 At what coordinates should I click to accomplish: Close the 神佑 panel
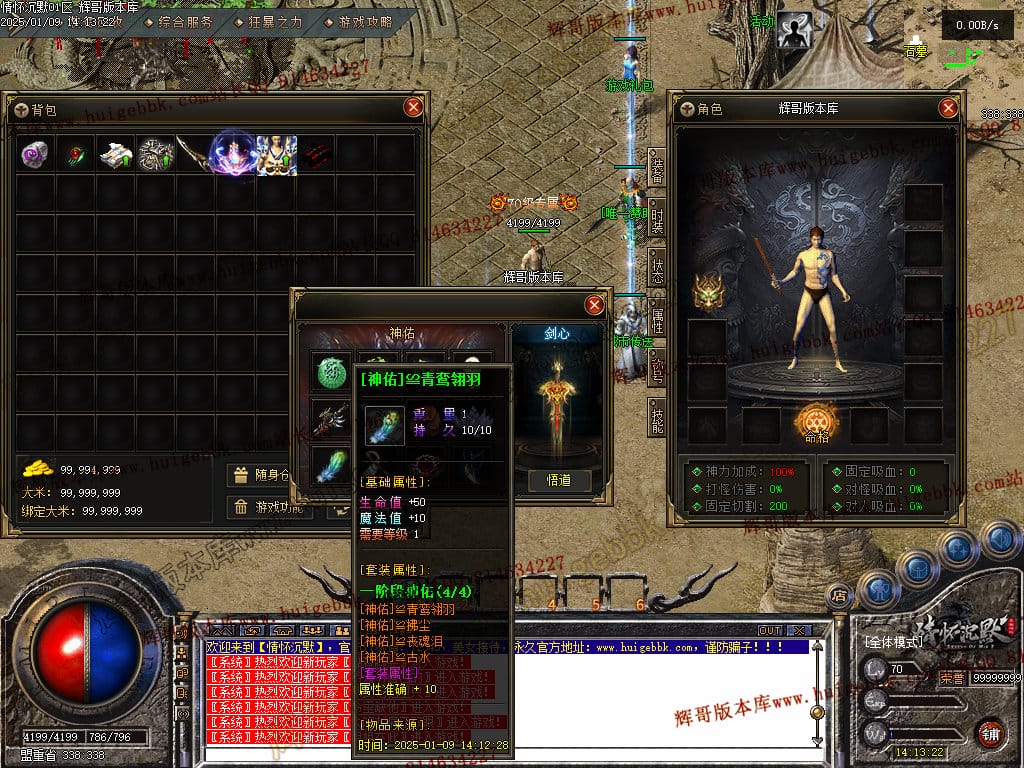594,305
